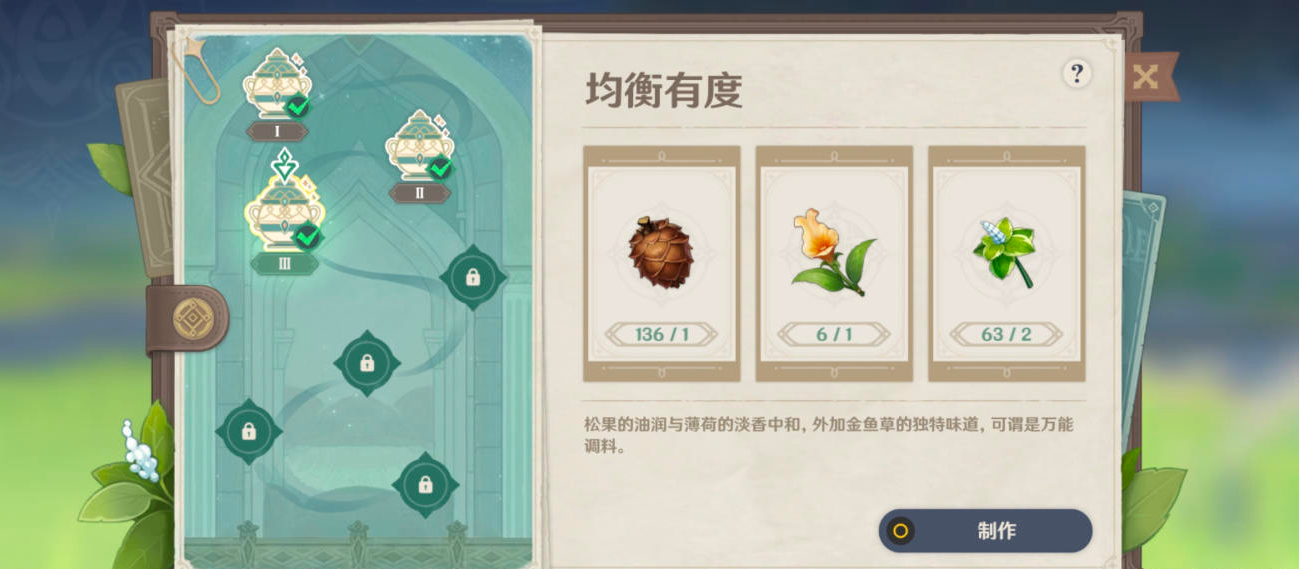The height and width of the screenshot is (569, 1300).
Task: Click the 制作 craft button
Action: point(985,531)
